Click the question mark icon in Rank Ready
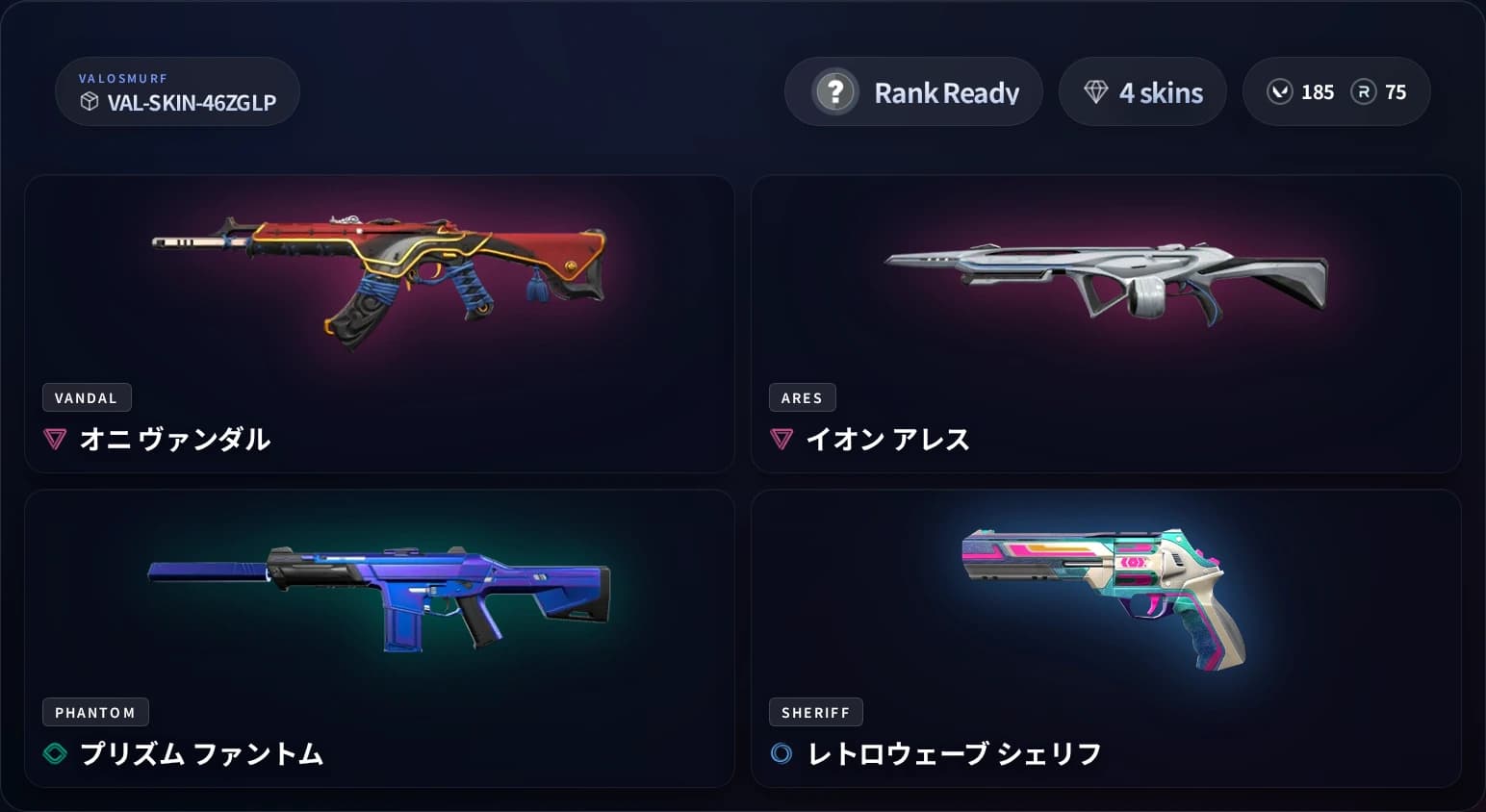Screen dimensions: 1486x812 (835, 91)
